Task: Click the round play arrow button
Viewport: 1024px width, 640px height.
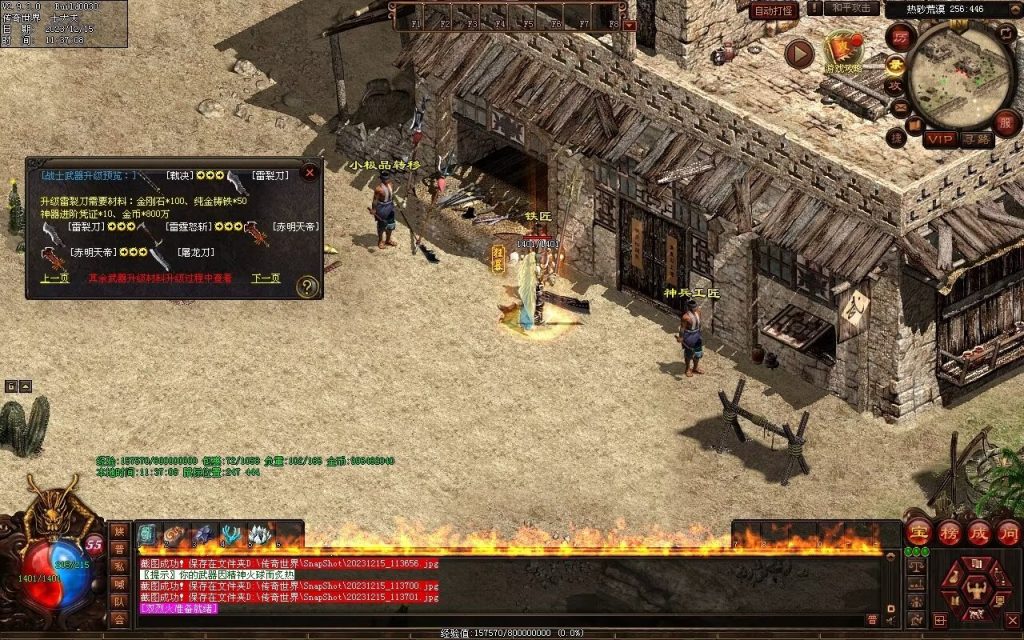Action: tap(799, 53)
